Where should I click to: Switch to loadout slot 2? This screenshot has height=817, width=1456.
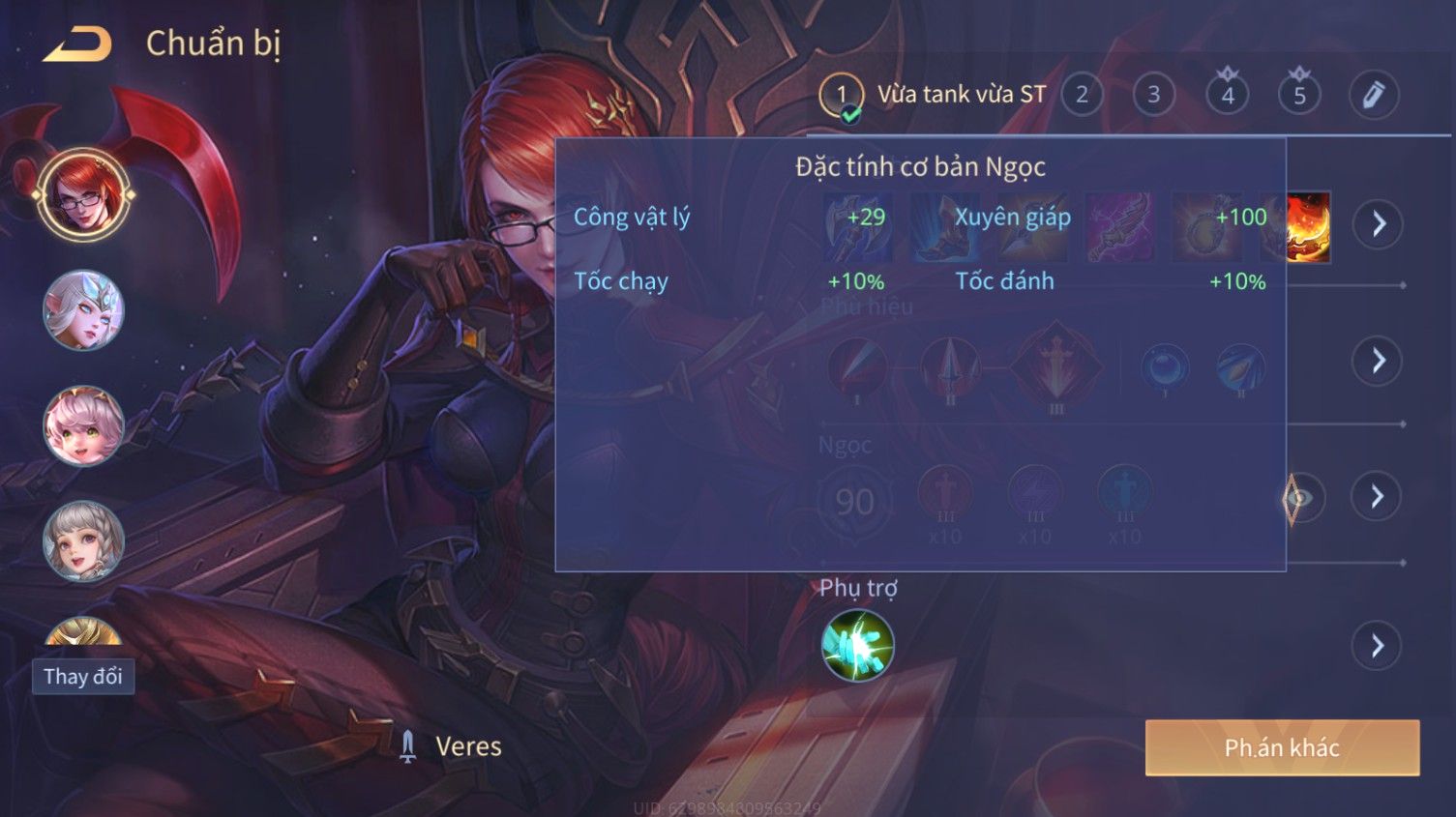1082,95
